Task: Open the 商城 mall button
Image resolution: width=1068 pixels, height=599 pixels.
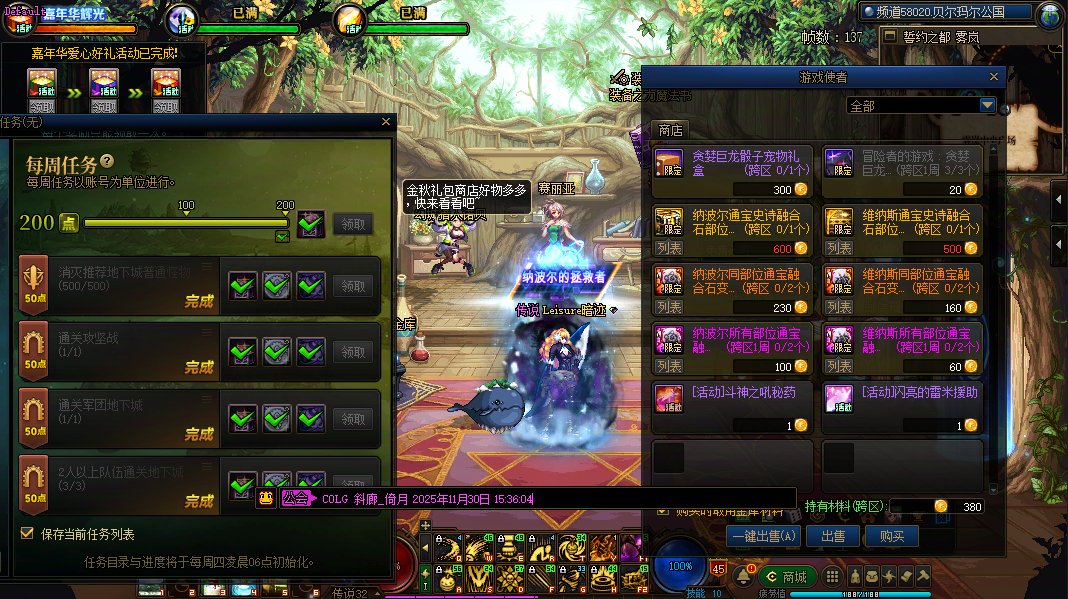Action: coord(786,577)
